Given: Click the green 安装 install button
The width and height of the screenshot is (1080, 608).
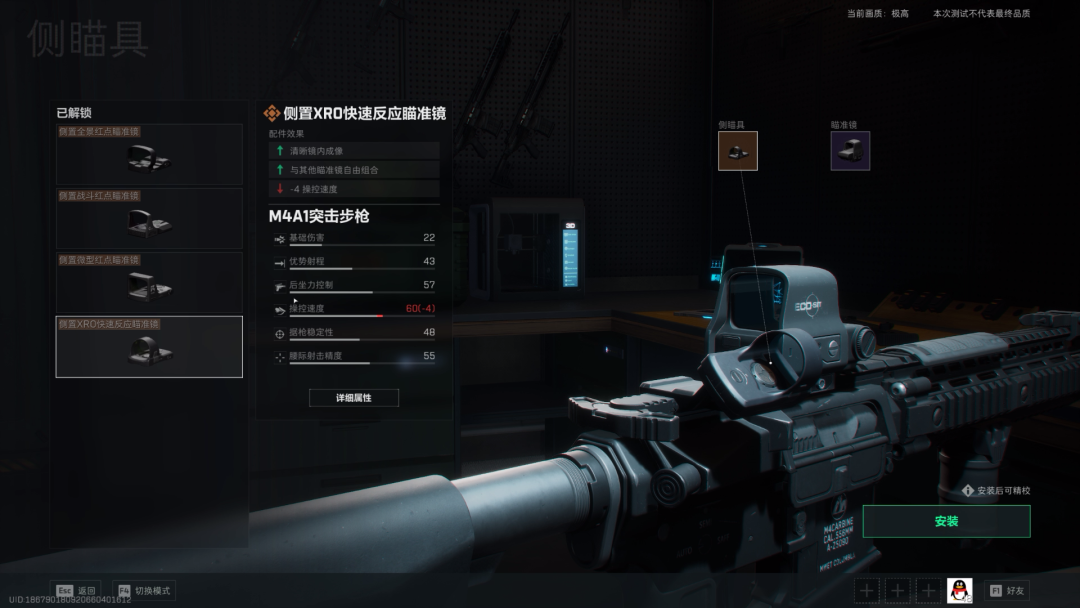Looking at the screenshot, I should 946,521.
